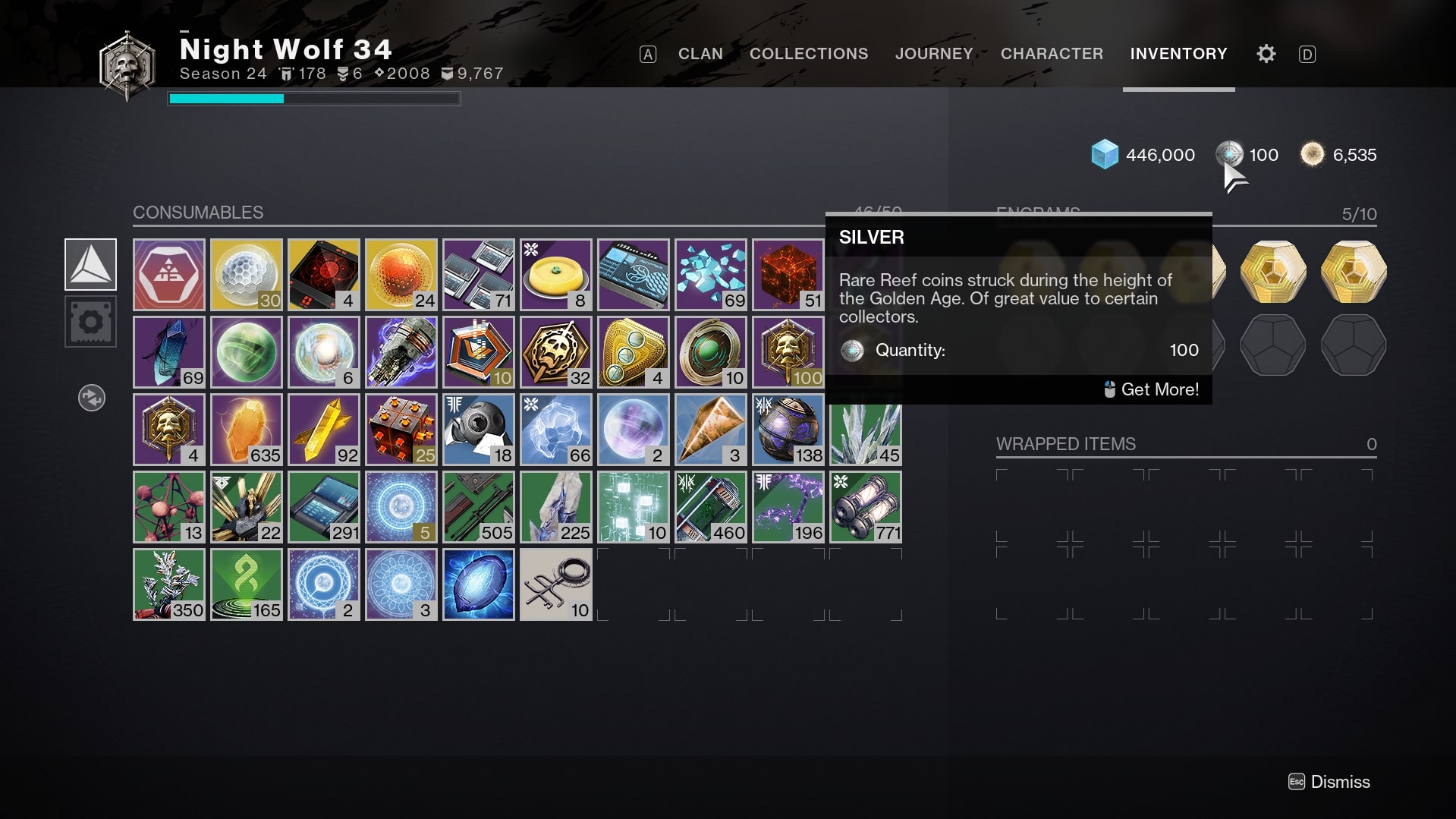Go to the Journey tab
Viewport: 1456px width, 819px height.
tap(933, 54)
